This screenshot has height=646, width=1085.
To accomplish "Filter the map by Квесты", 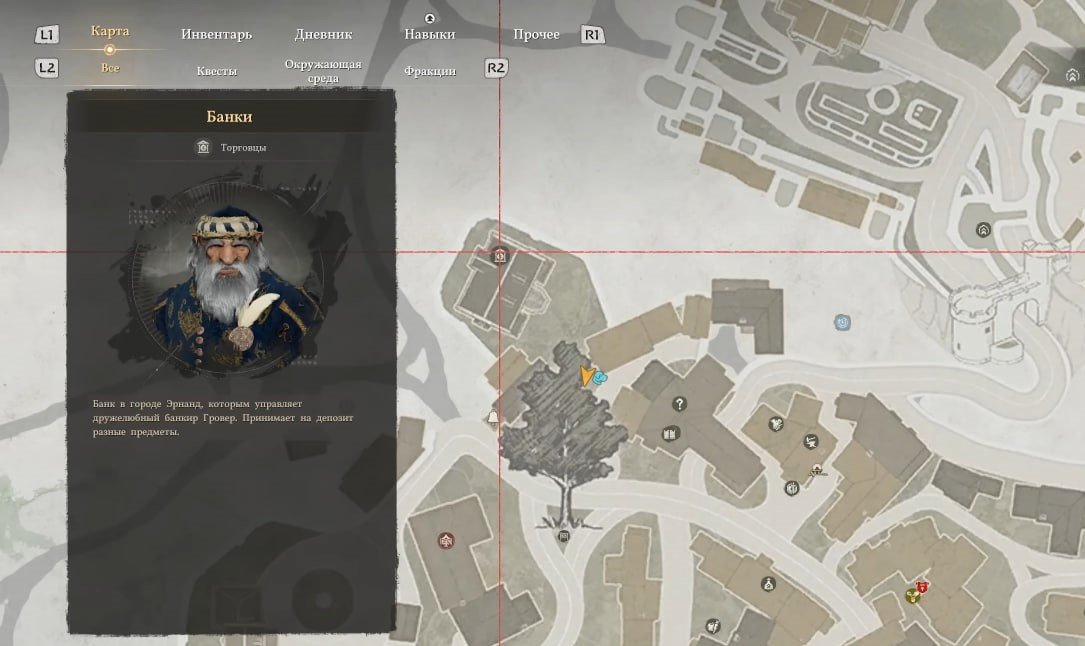I will point(216,71).
